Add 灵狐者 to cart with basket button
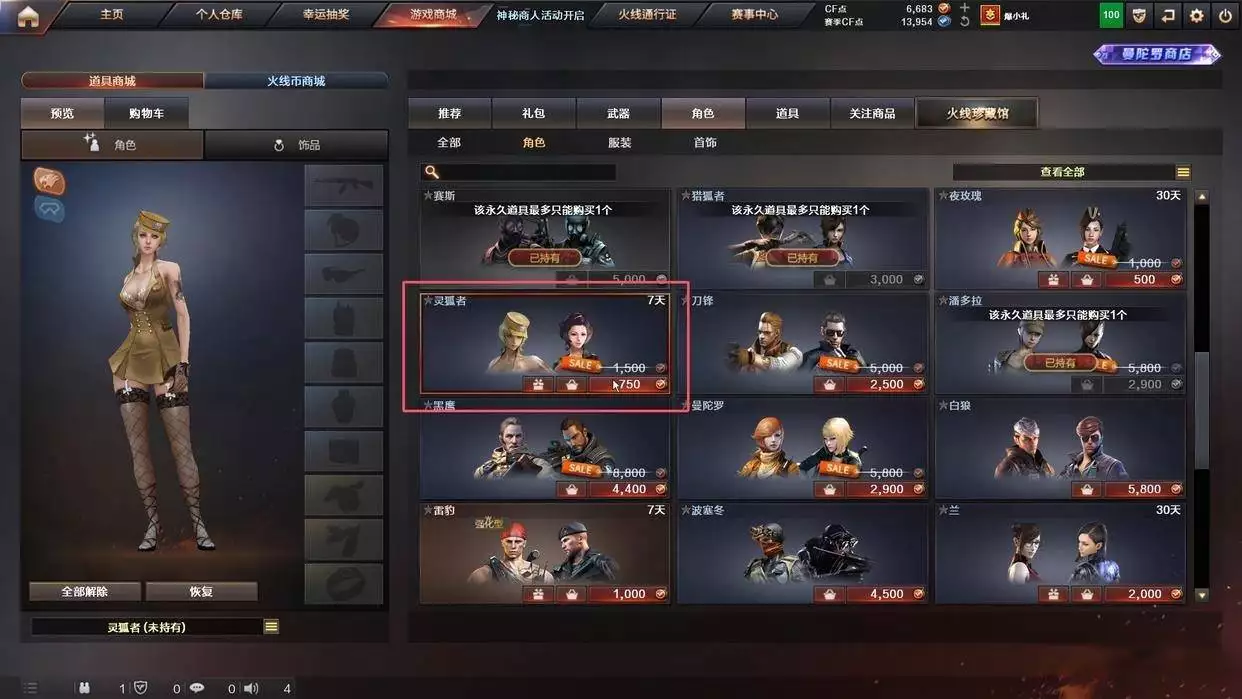This screenshot has width=1242, height=699. click(571, 385)
